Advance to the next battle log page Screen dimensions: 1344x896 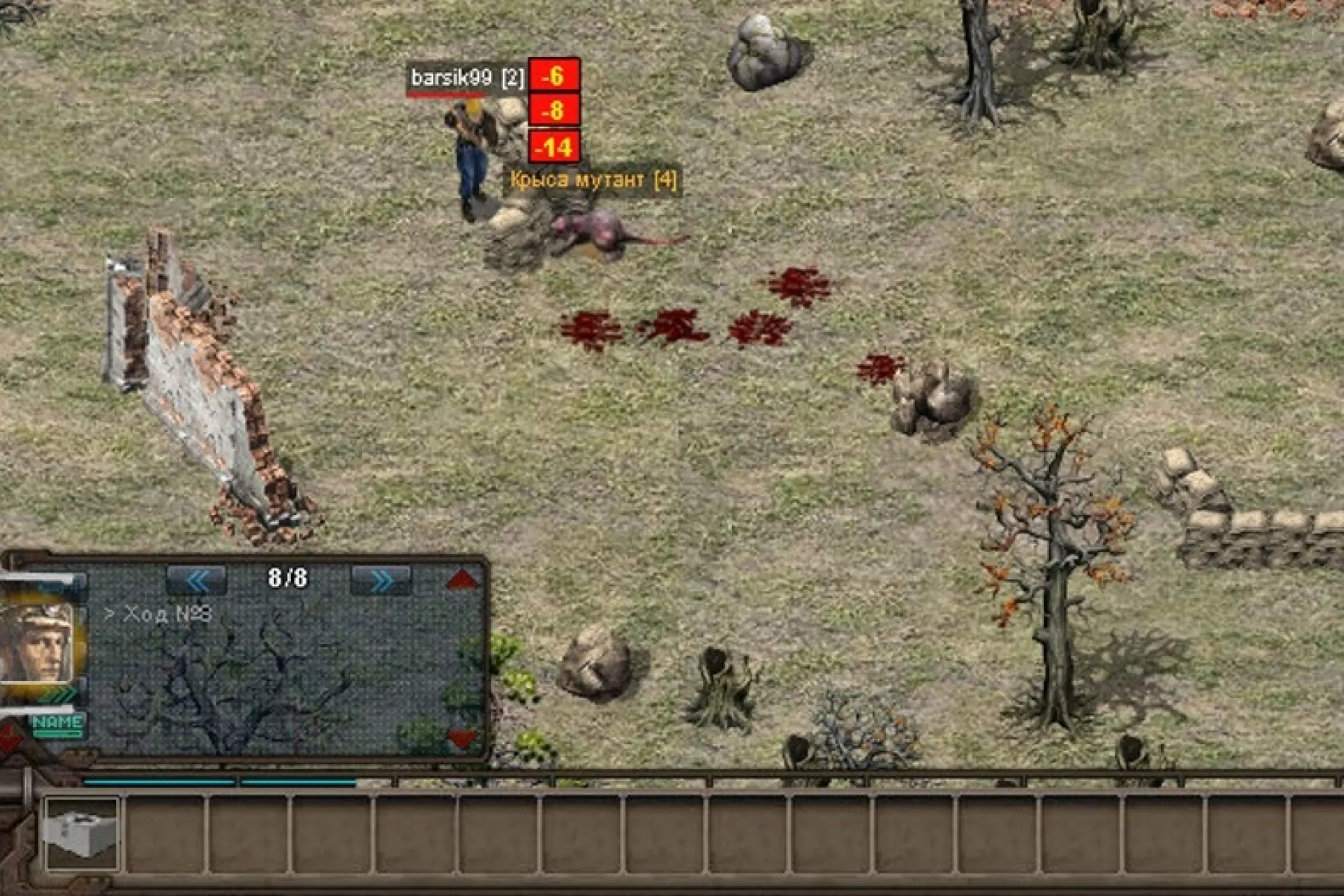[381, 580]
